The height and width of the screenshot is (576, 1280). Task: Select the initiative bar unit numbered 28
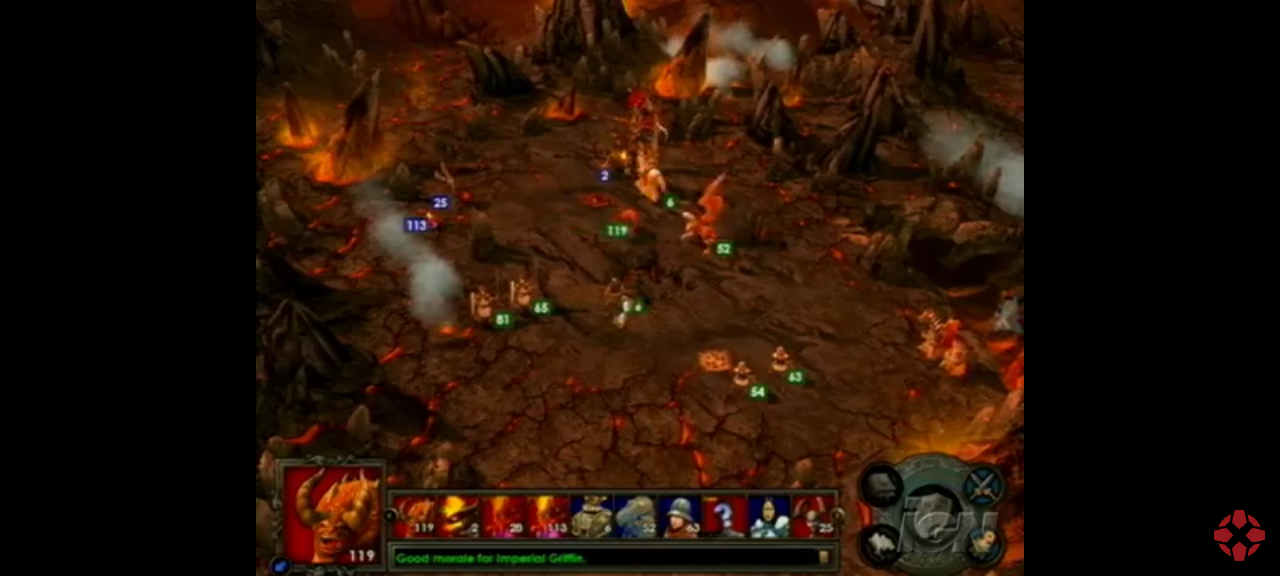504,517
